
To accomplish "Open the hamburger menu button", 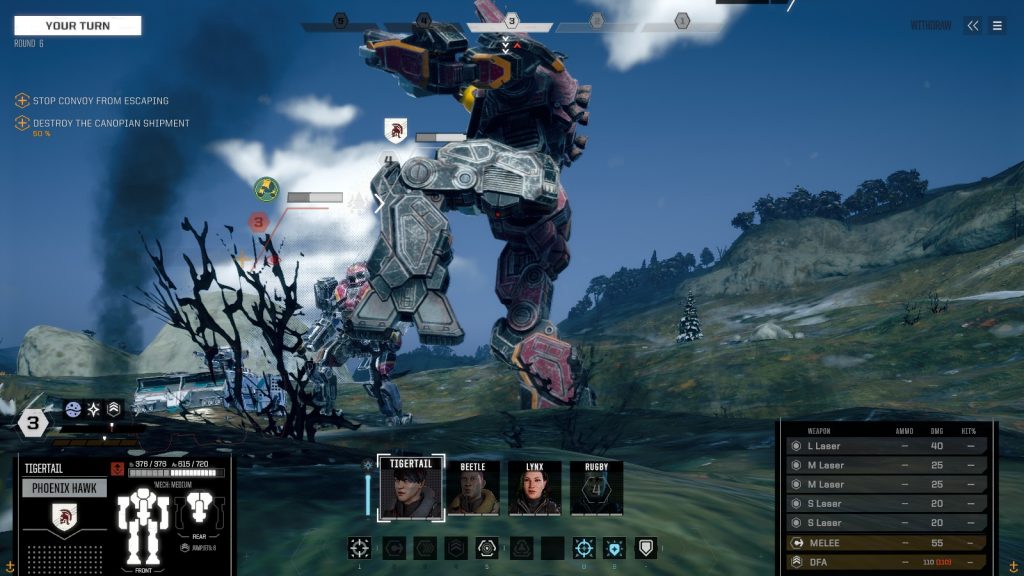I will pyautogui.click(x=997, y=26).
